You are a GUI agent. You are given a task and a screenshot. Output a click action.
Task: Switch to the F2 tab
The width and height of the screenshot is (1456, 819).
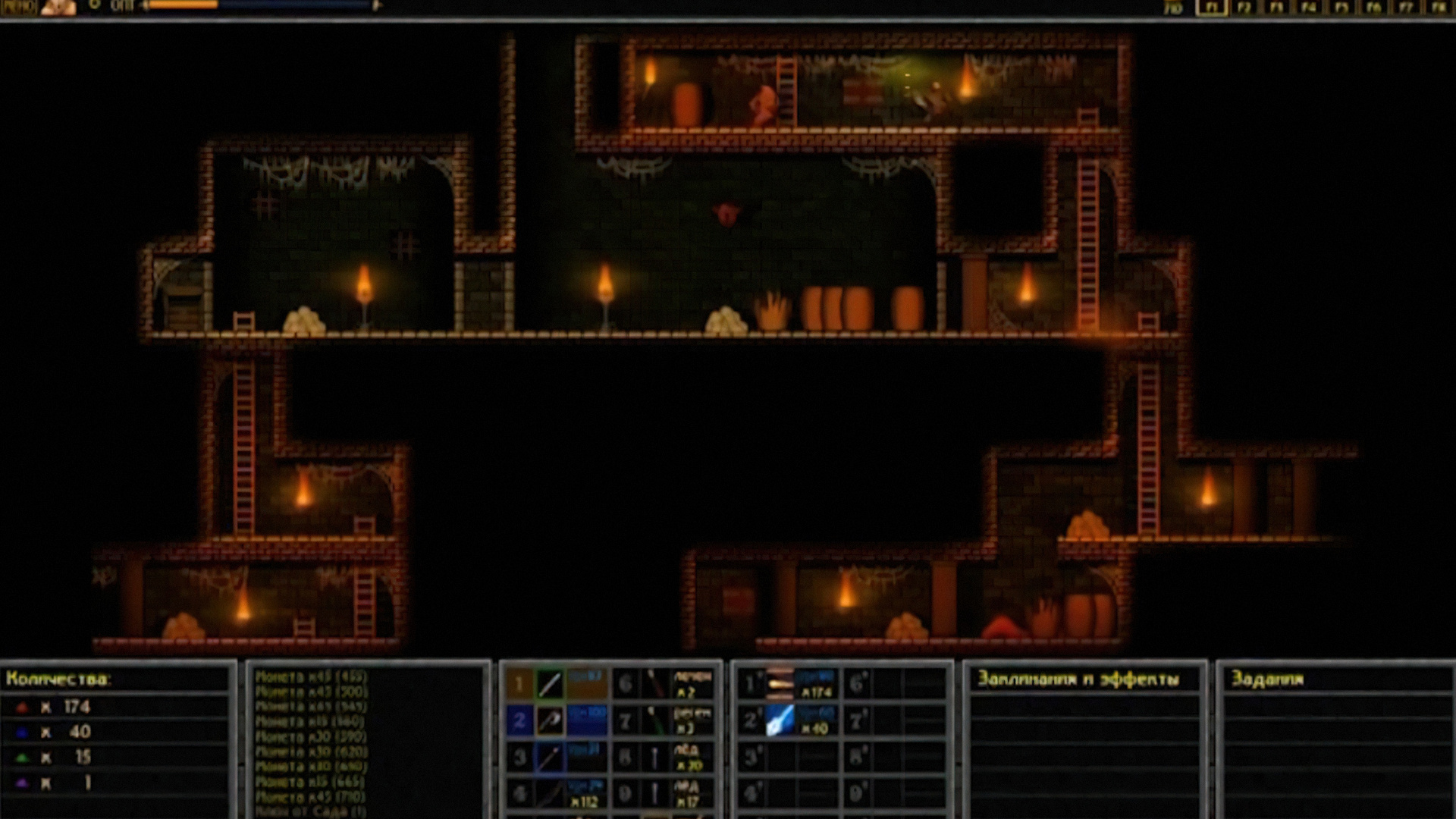coord(1244,8)
